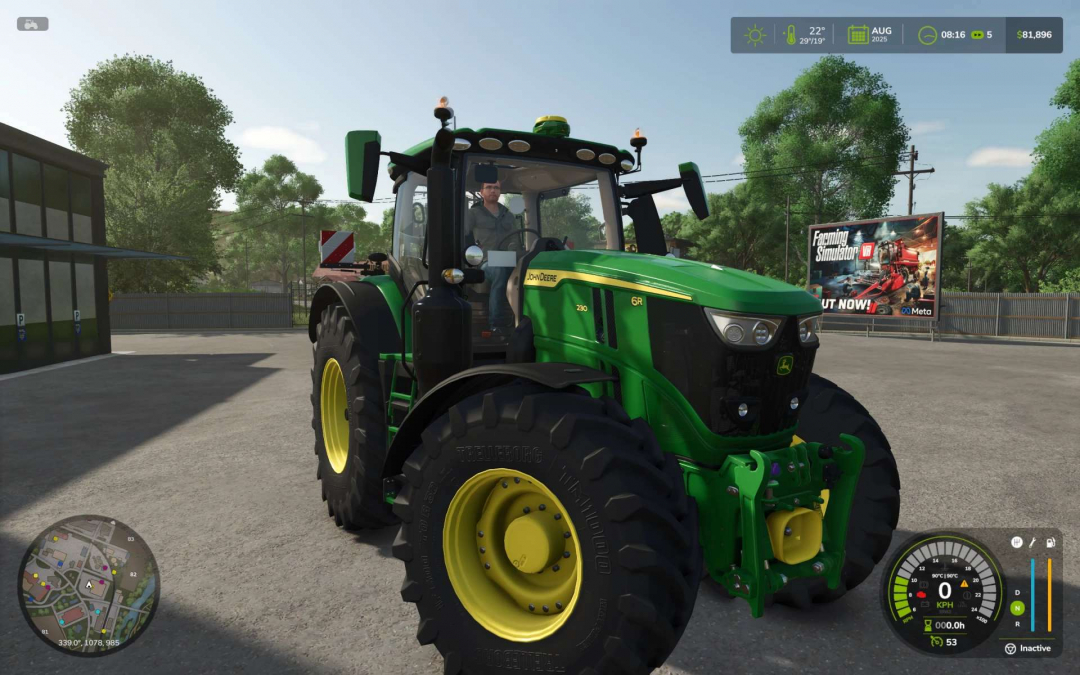Click the steering wheel Inactive indicator
The height and width of the screenshot is (675, 1080).
pyautogui.click(x=1010, y=648)
